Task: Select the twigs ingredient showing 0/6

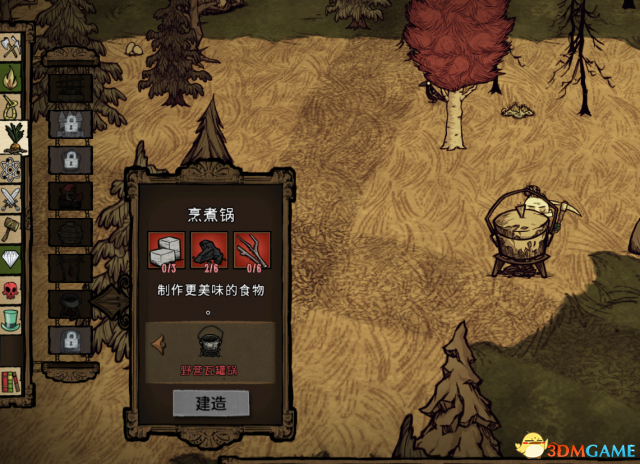Action: click(x=252, y=251)
